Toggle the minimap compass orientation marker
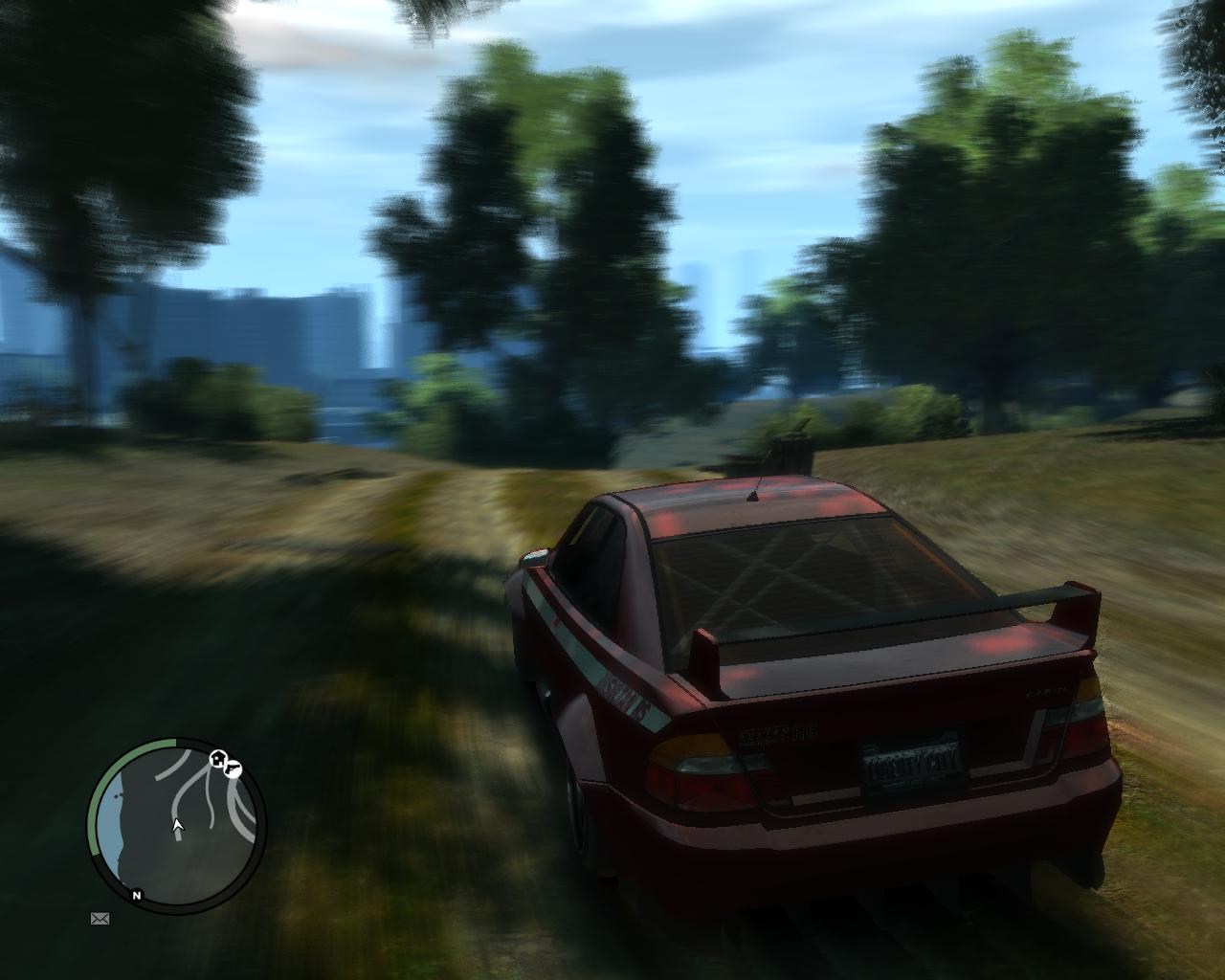 (x=136, y=896)
